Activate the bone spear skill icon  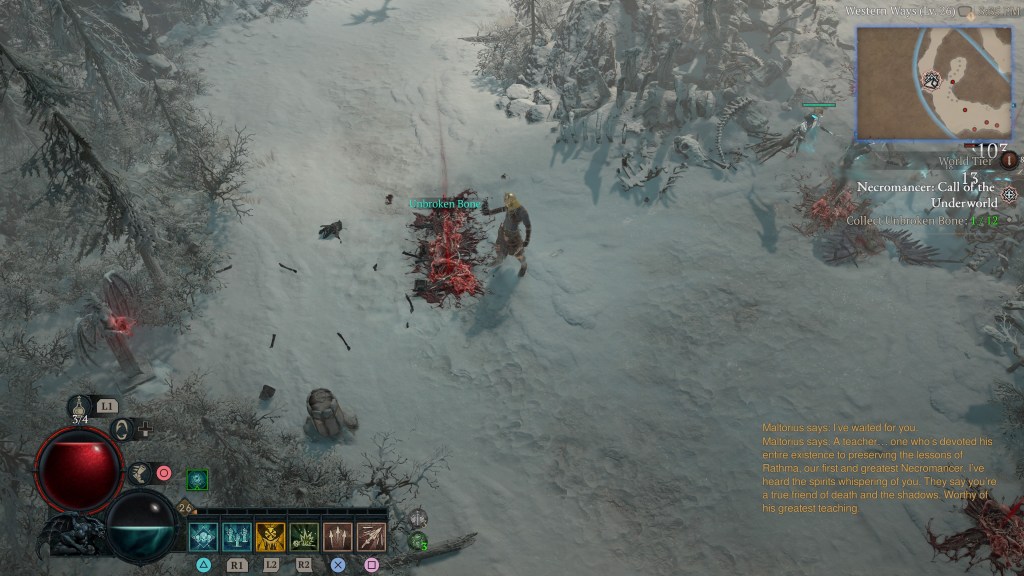[372, 537]
